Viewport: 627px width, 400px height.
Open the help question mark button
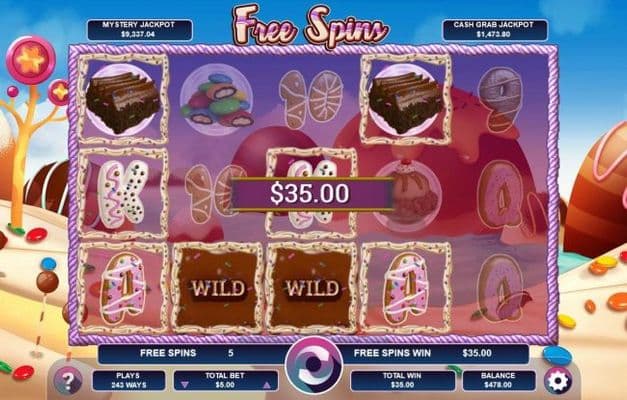(x=69, y=380)
